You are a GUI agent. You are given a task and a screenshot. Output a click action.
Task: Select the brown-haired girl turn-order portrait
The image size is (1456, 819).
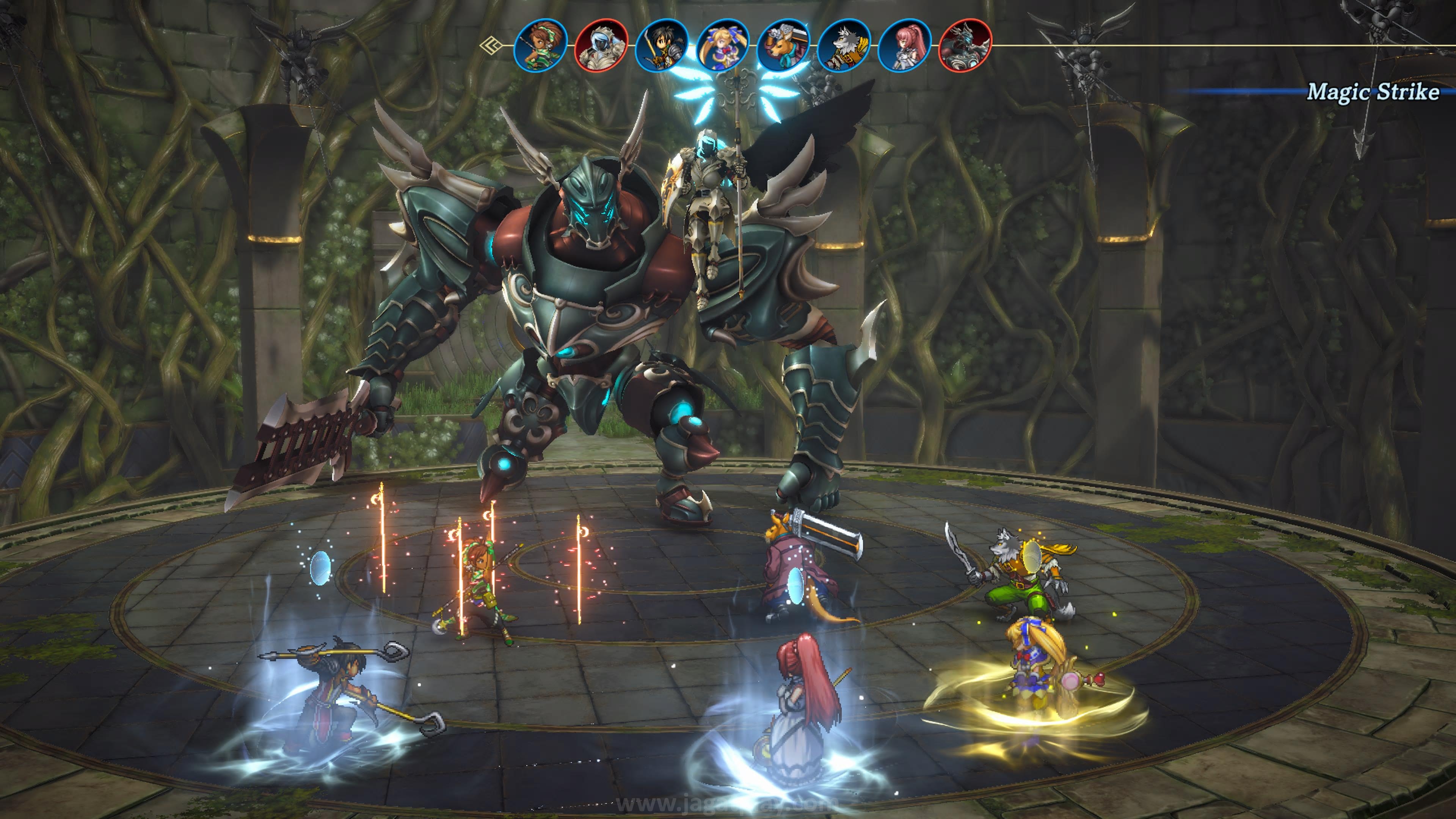click(540, 46)
